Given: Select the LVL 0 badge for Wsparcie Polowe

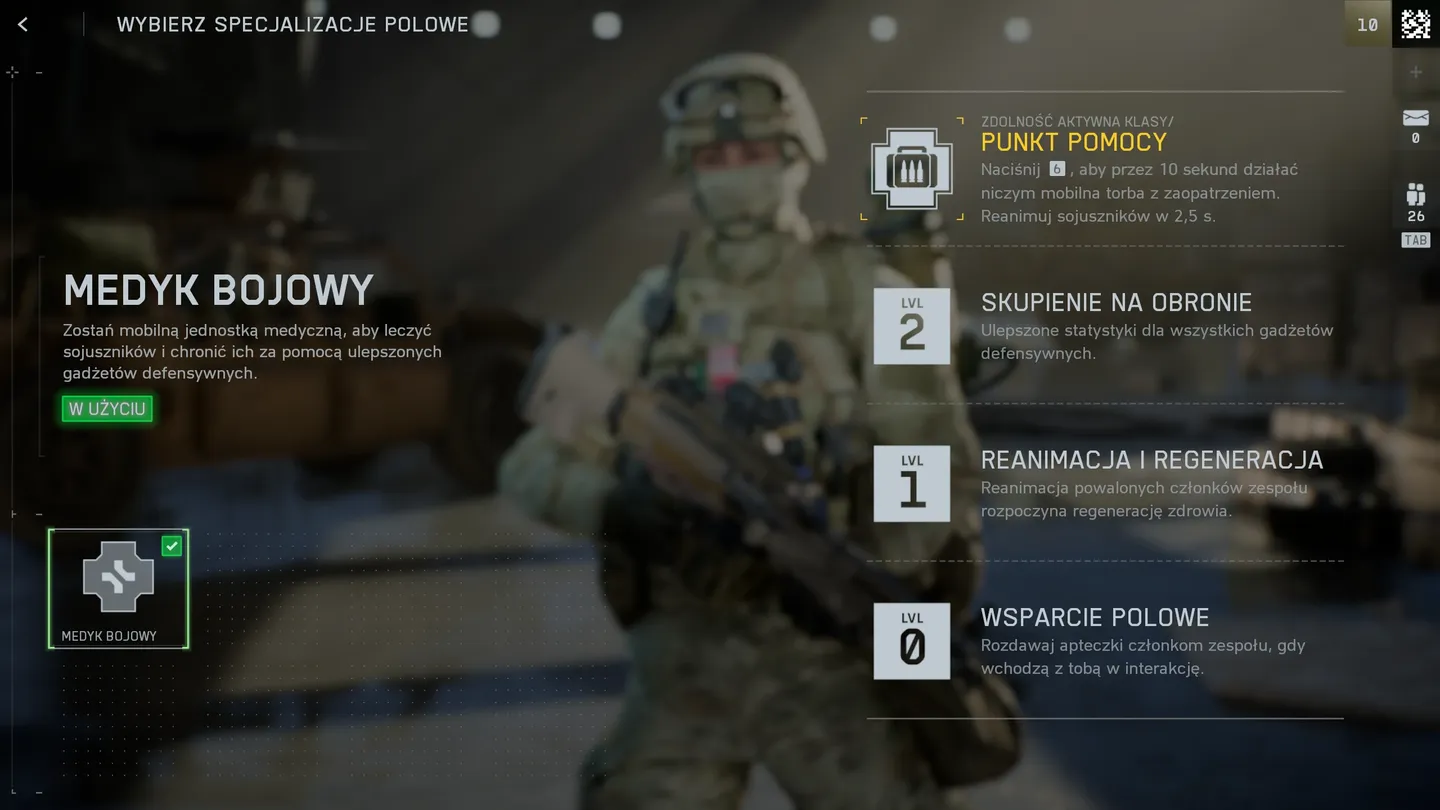Looking at the screenshot, I should click(911, 641).
